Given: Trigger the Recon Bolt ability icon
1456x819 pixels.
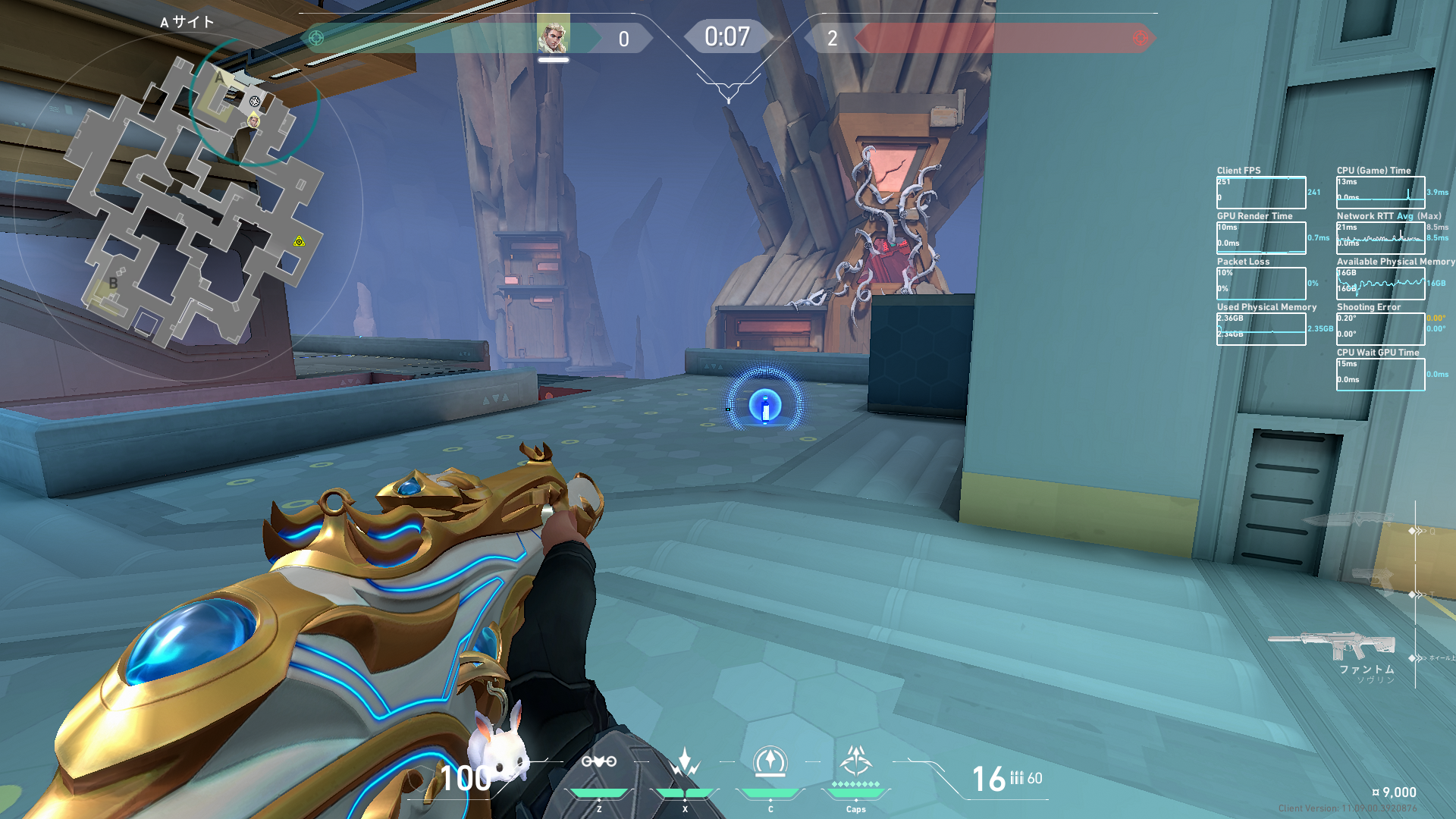Looking at the screenshot, I should [x=770, y=762].
